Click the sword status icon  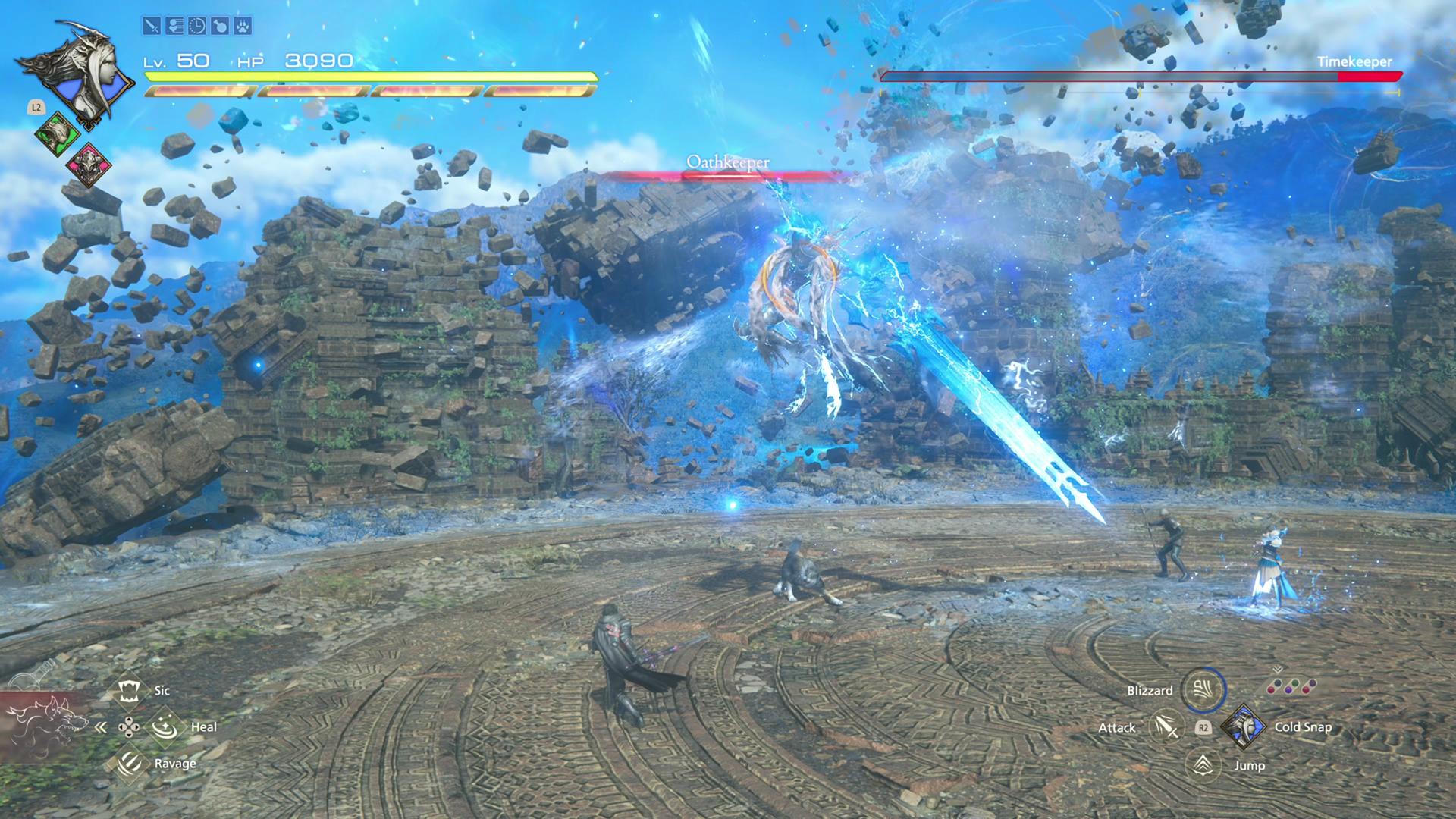point(151,27)
